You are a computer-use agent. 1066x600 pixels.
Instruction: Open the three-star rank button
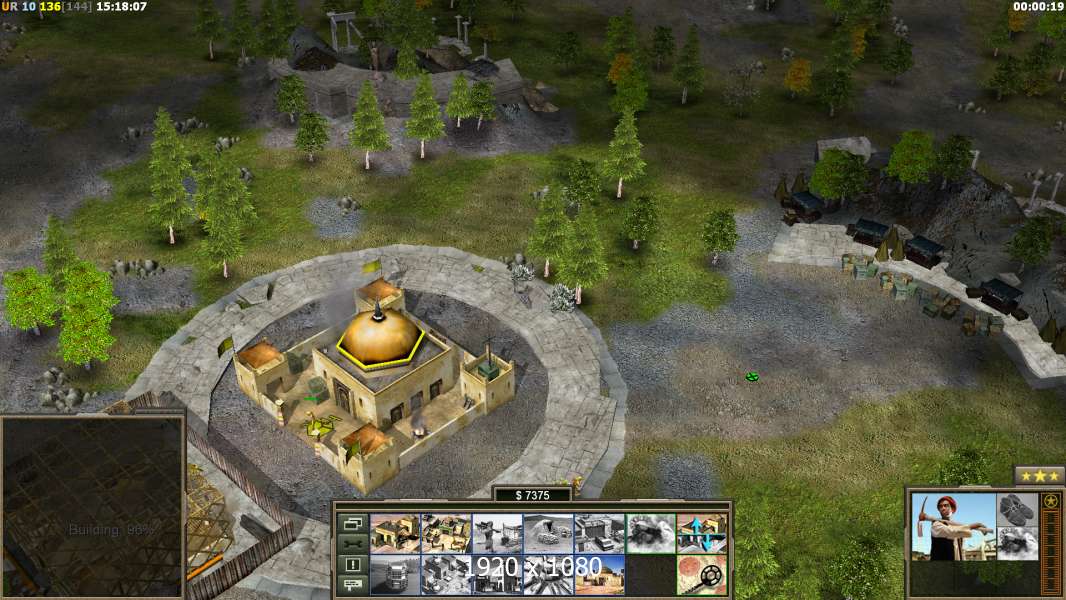point(1039,475)
